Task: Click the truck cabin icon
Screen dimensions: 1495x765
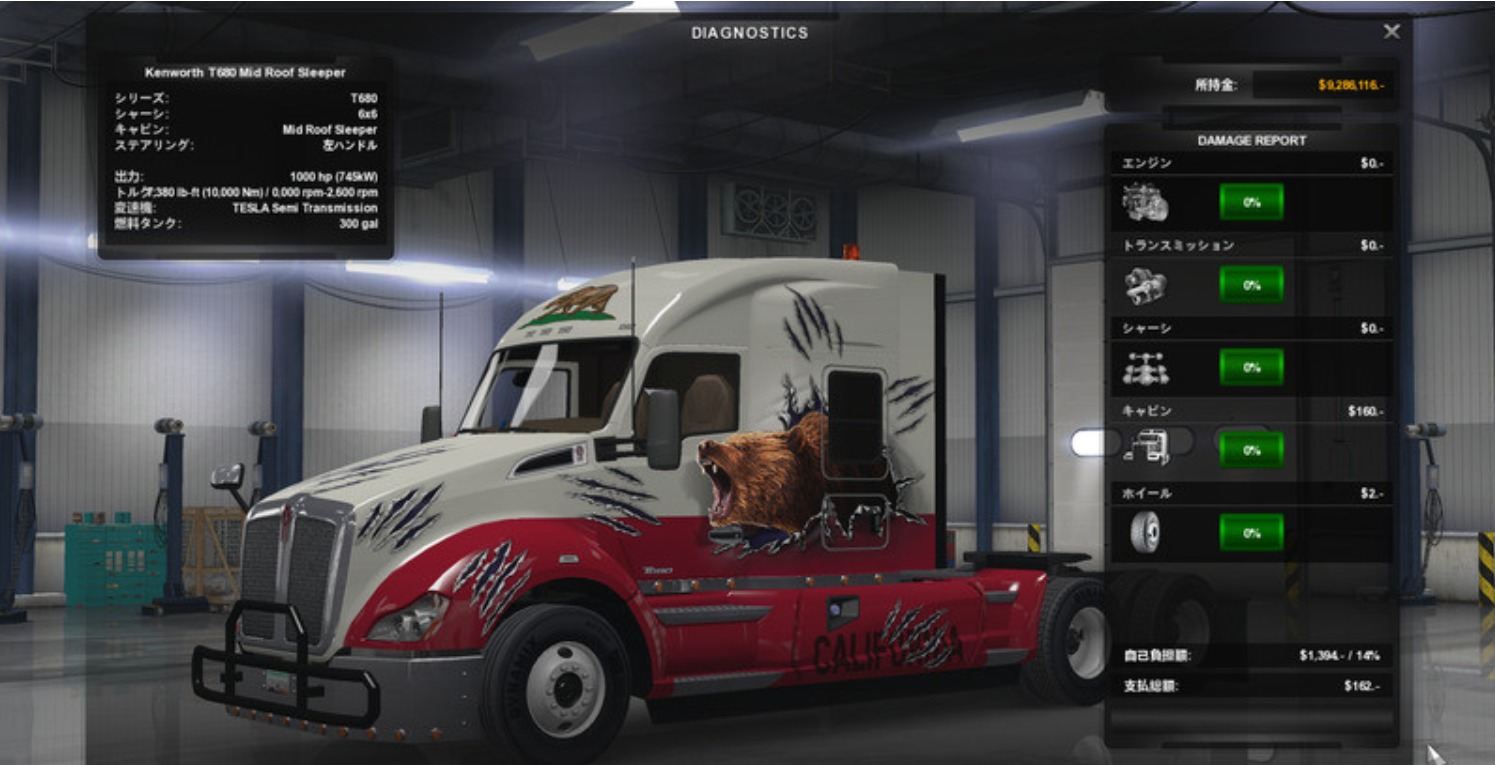Action: 1147,448
